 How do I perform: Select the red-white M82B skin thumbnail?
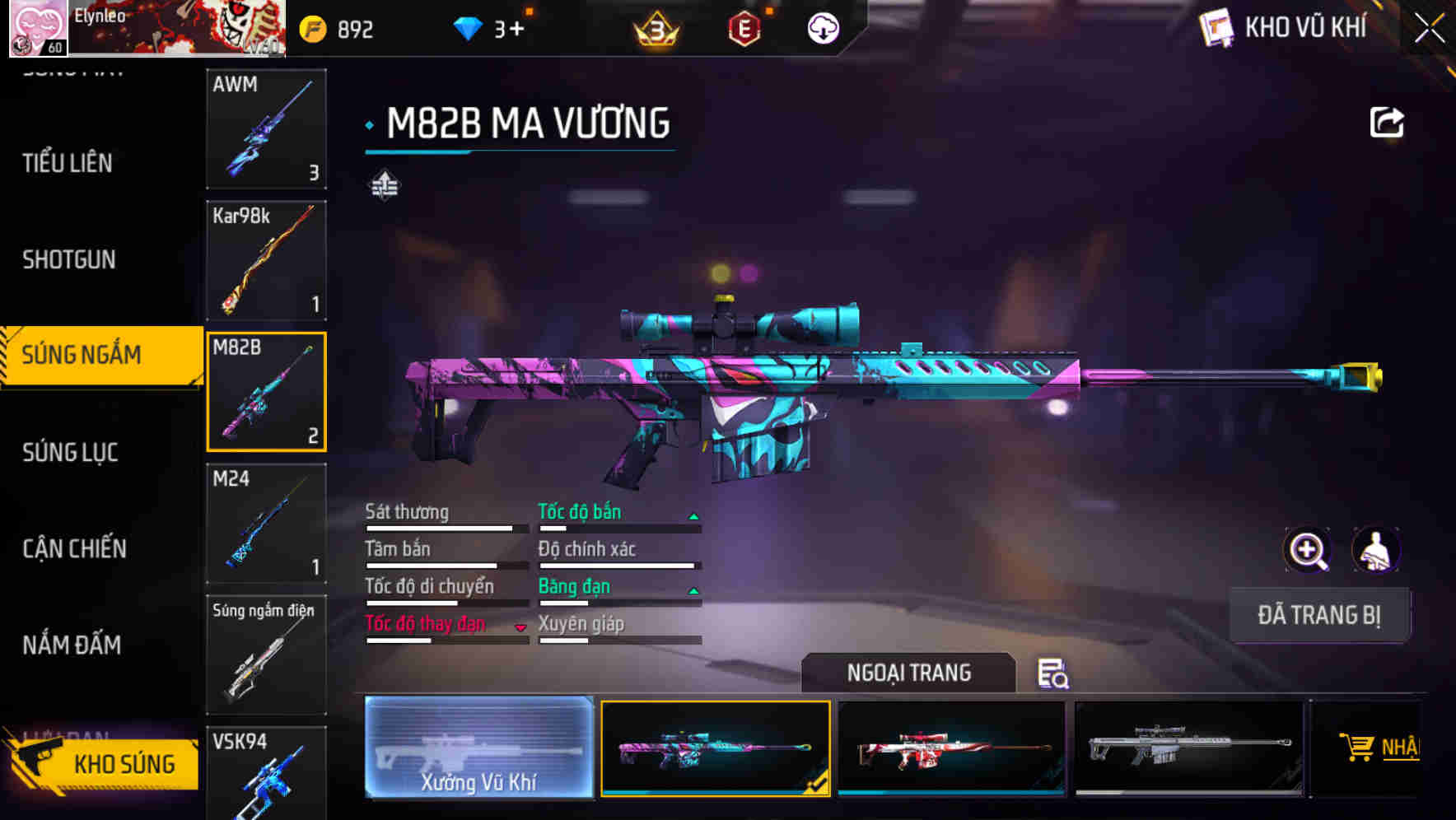pos(952,749)
